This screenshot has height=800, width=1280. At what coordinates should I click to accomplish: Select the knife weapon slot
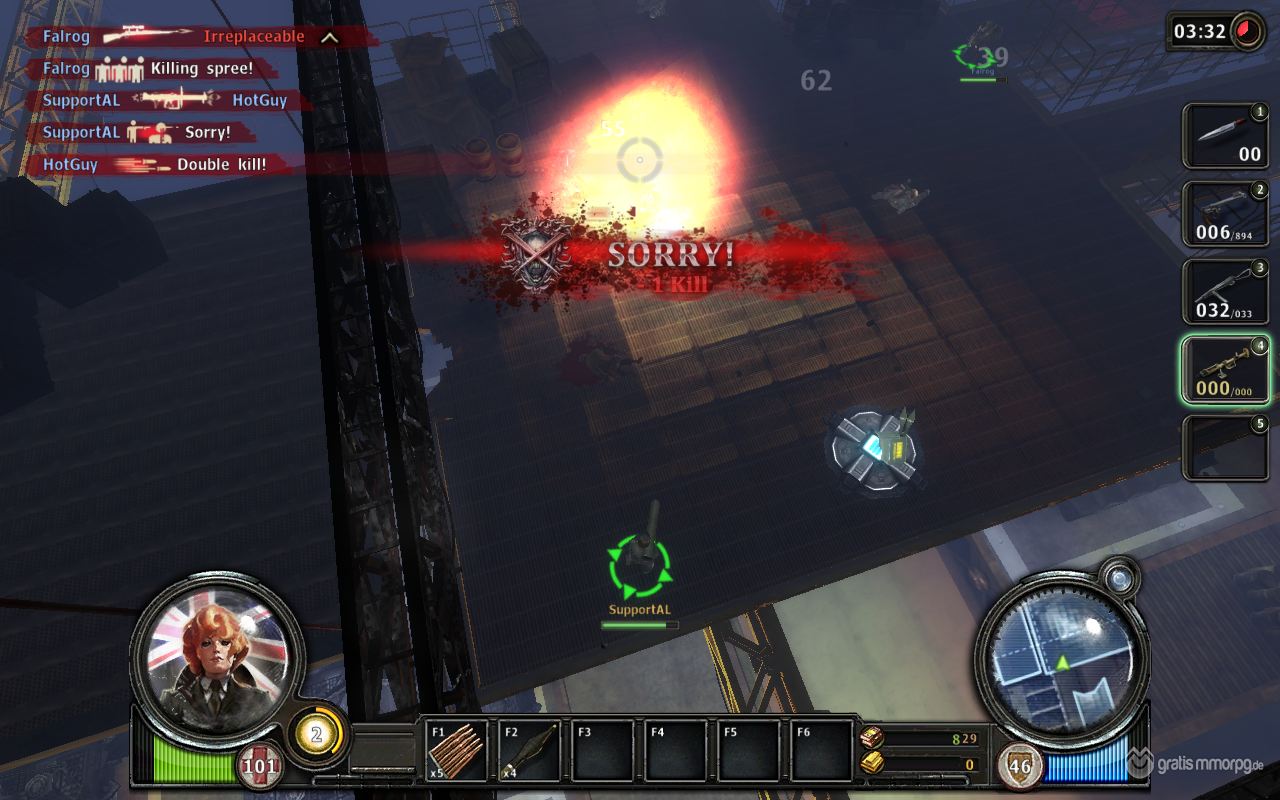1225,136
